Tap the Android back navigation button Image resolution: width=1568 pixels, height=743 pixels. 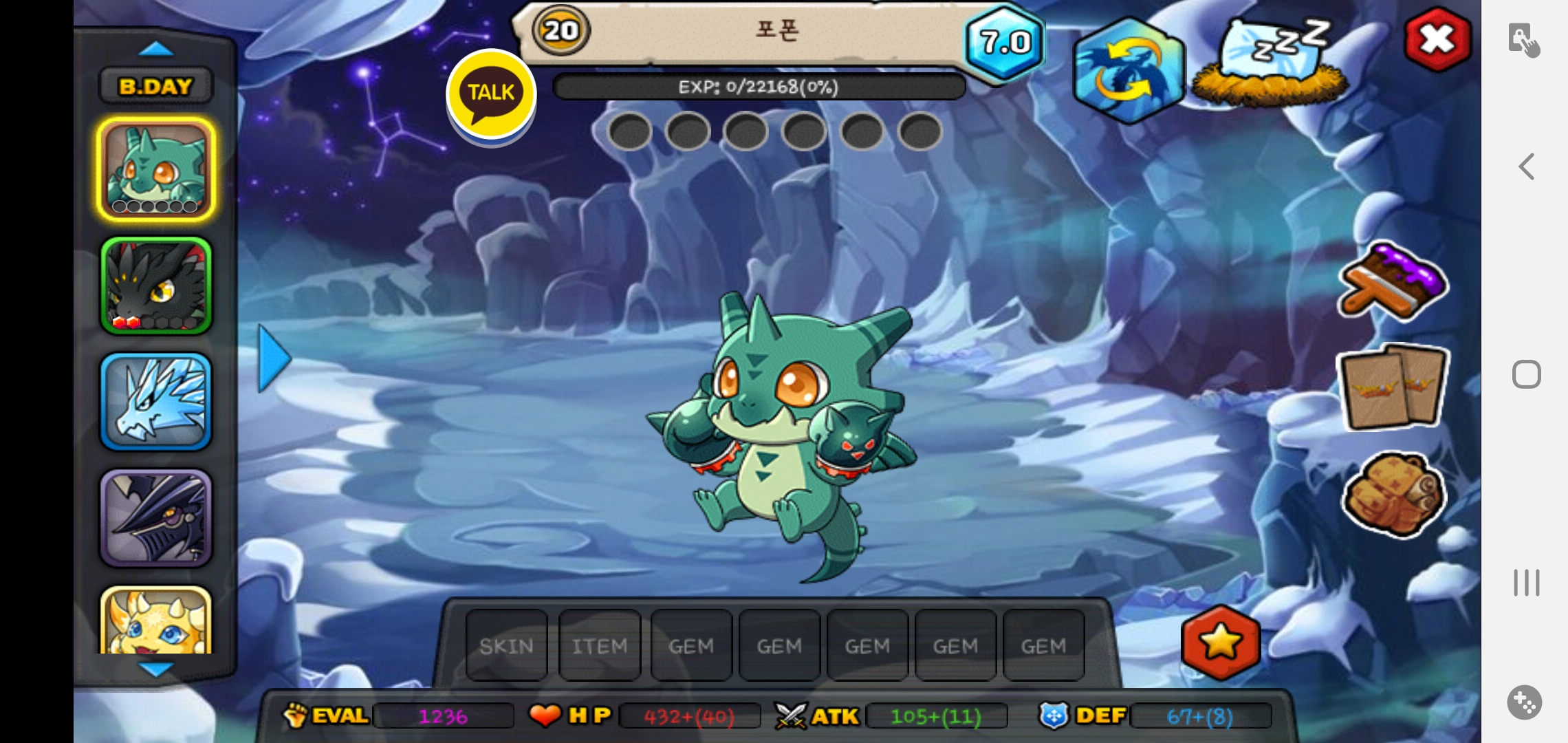coord(1527,166)
